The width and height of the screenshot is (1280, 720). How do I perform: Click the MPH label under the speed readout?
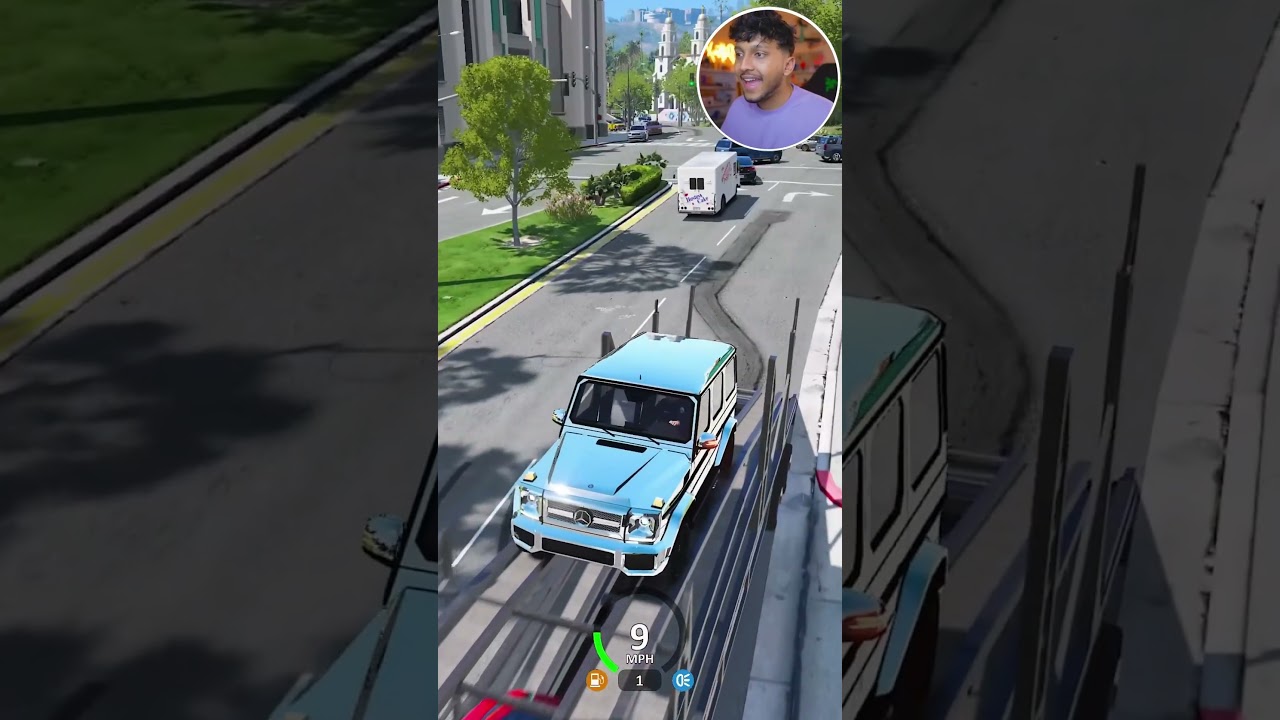(x=641, y=660)
